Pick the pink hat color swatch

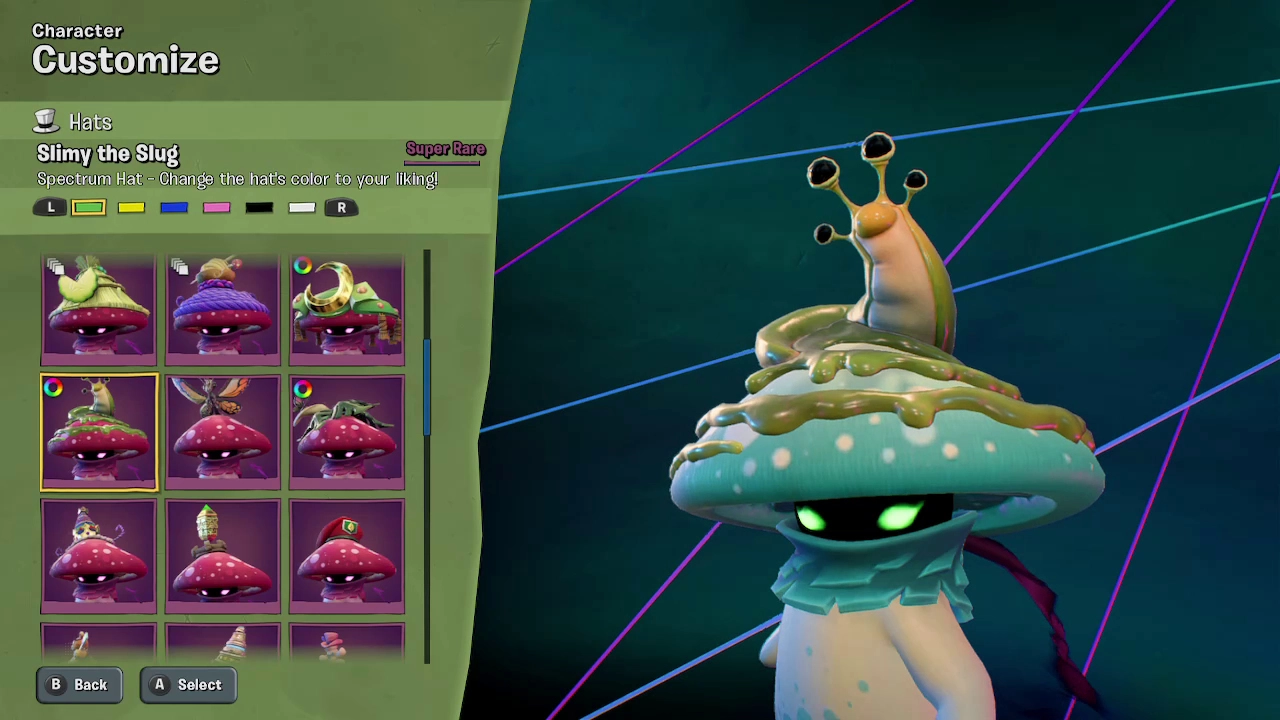pyautogui.click(x=216, y=207)
